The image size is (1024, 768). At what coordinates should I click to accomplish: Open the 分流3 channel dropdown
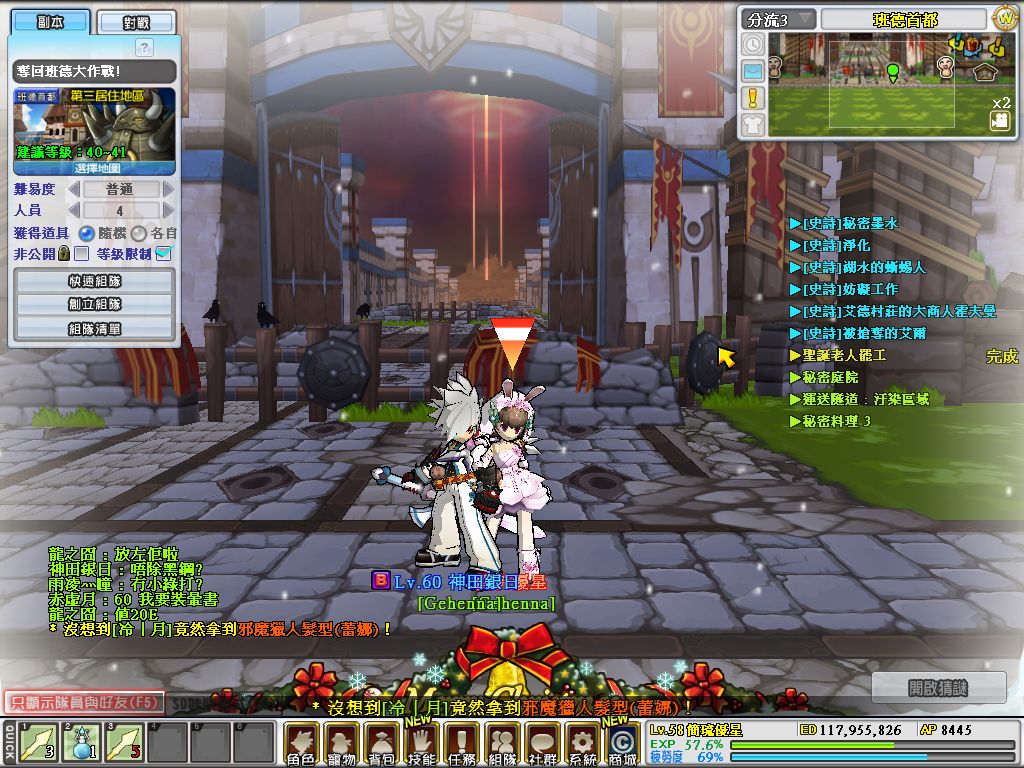pos(778,19)
